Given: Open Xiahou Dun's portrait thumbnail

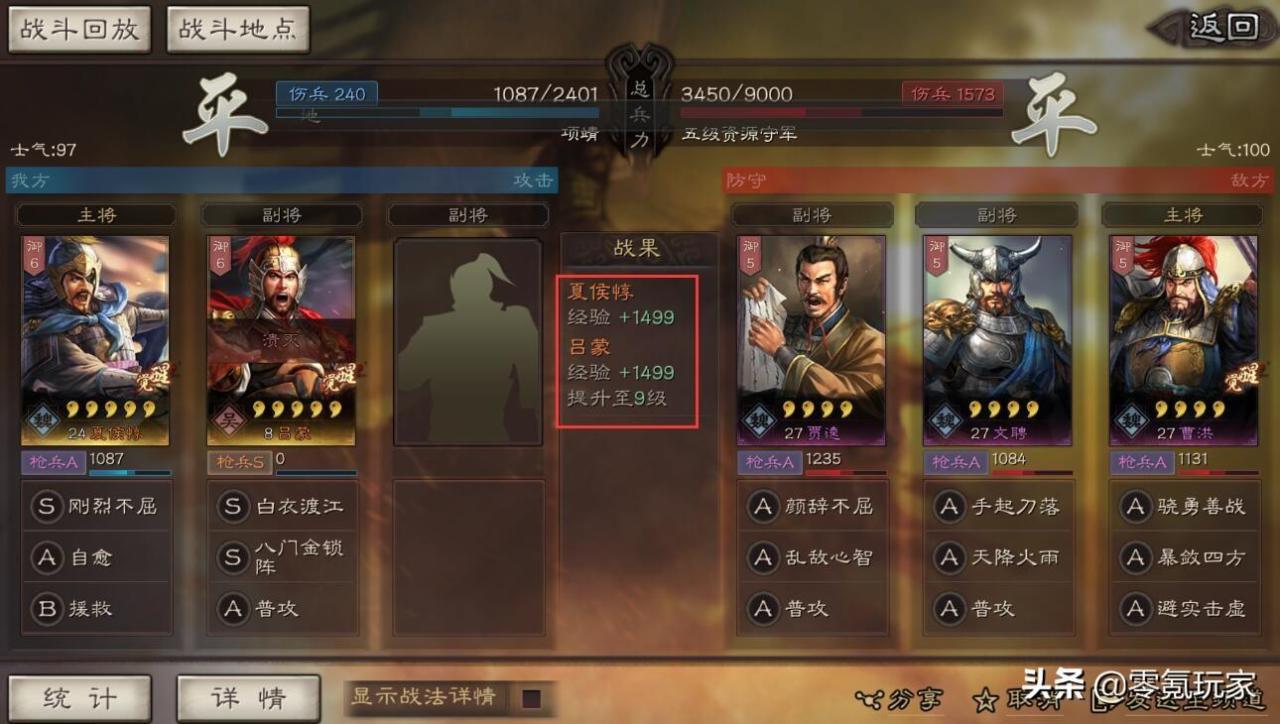Looking at the screenshot, I should 96,335.
